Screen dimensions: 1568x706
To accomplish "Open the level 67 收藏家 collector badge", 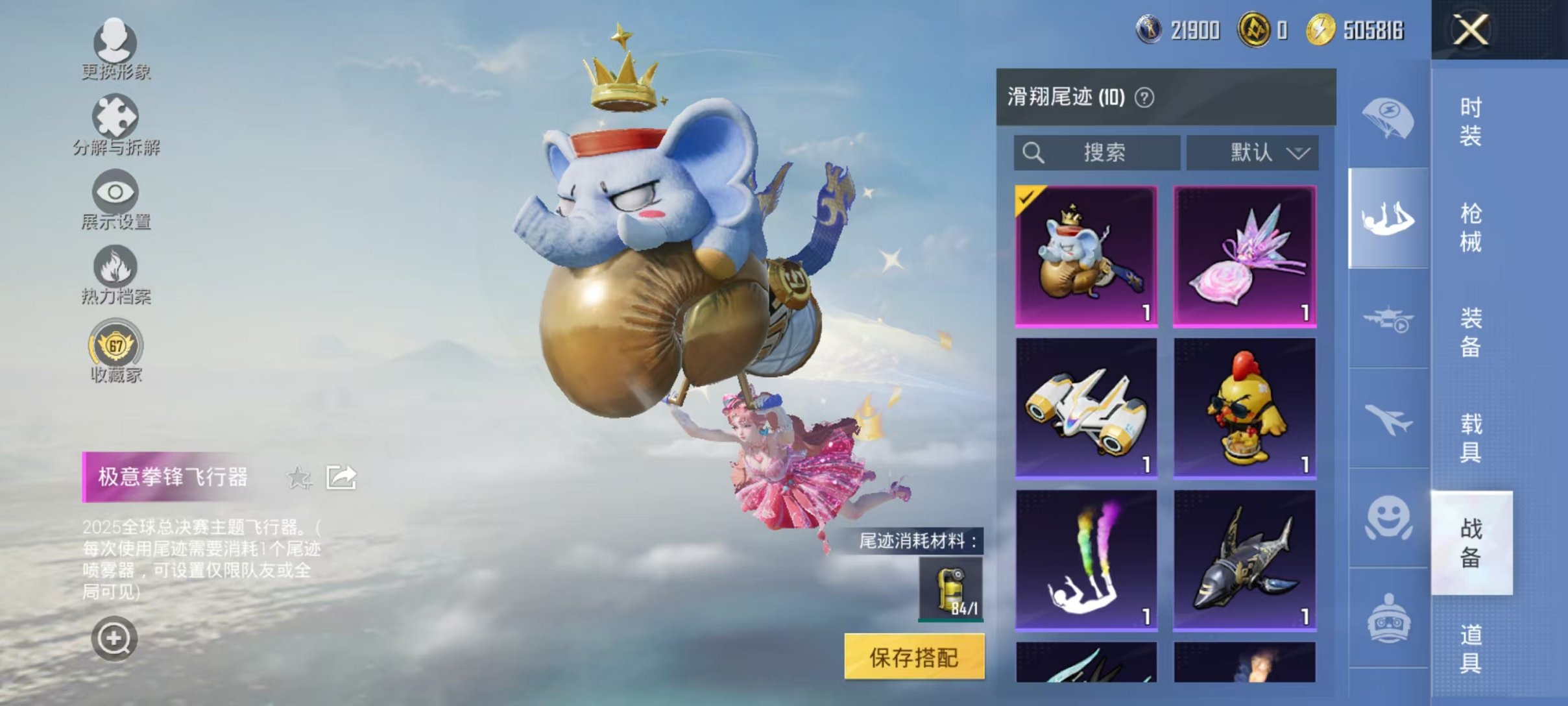I will (x=117, y=350).
